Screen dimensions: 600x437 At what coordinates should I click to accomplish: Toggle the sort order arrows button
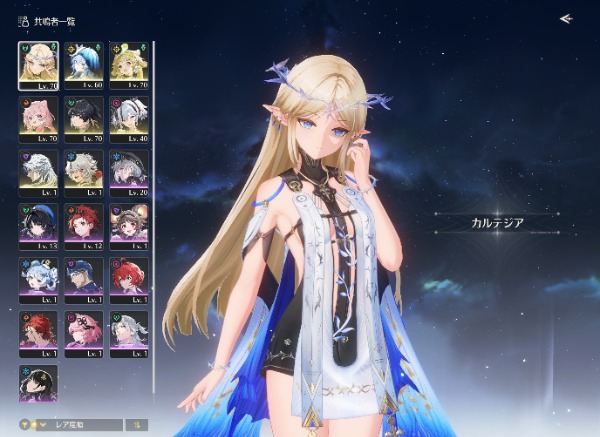136,425
